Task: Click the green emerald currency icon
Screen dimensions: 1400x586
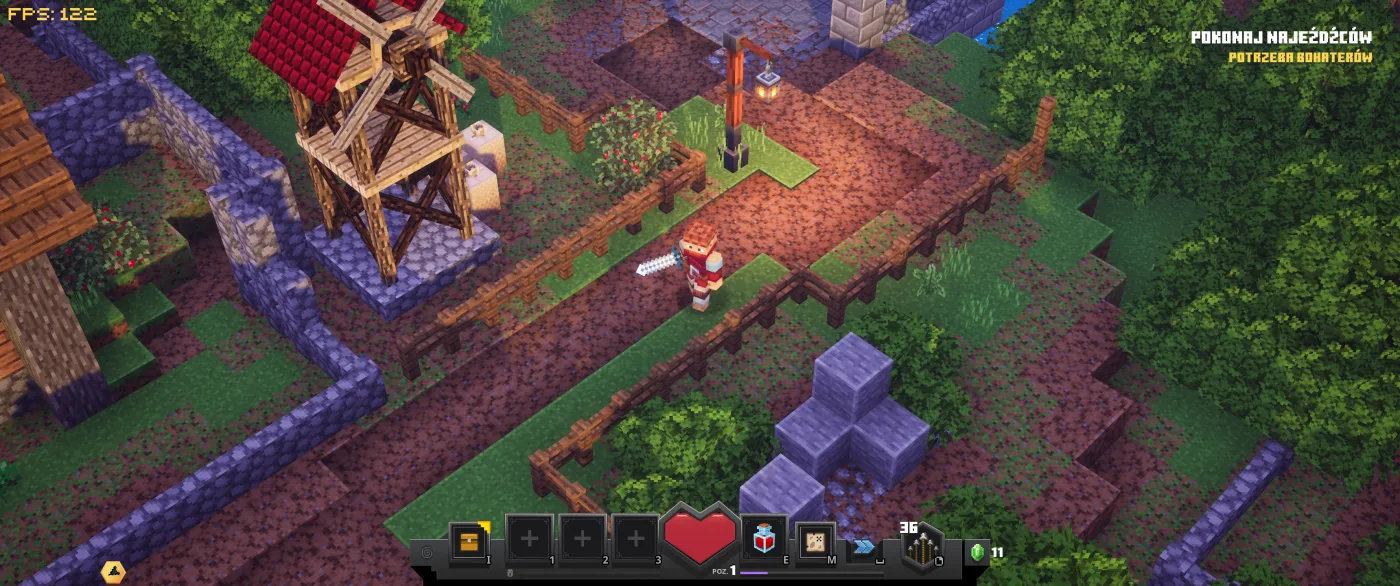Action: pyautogui.click(x=978, y=551)
